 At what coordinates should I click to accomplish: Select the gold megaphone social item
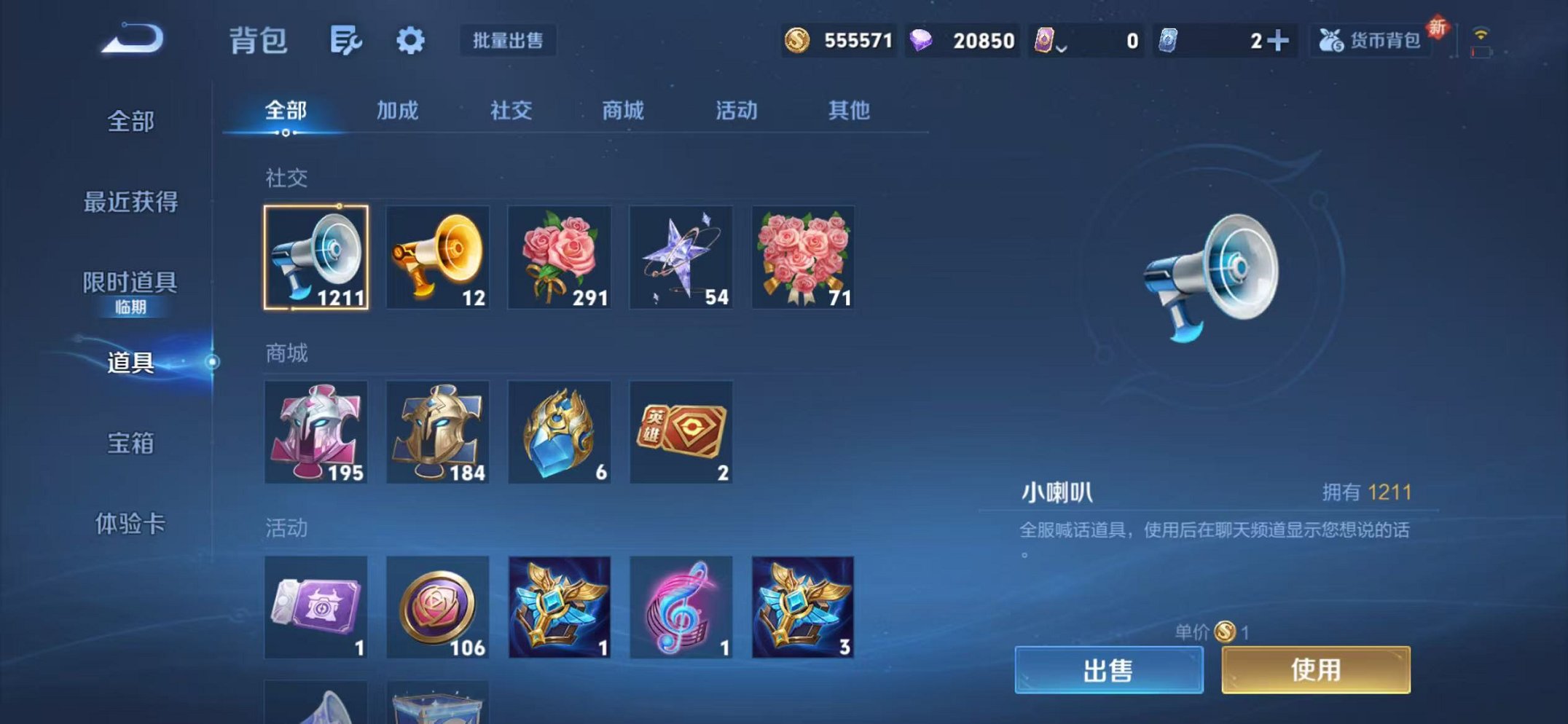(438, 259)
